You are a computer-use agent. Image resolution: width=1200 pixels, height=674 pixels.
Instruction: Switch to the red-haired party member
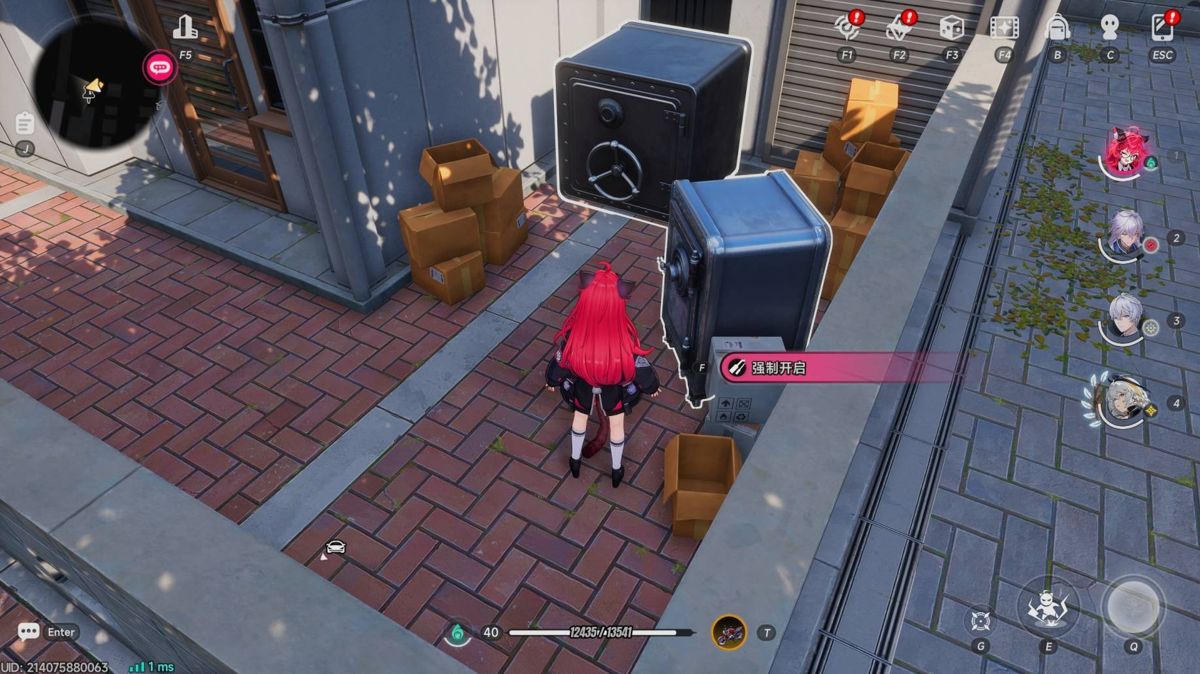pos(1124,154)
